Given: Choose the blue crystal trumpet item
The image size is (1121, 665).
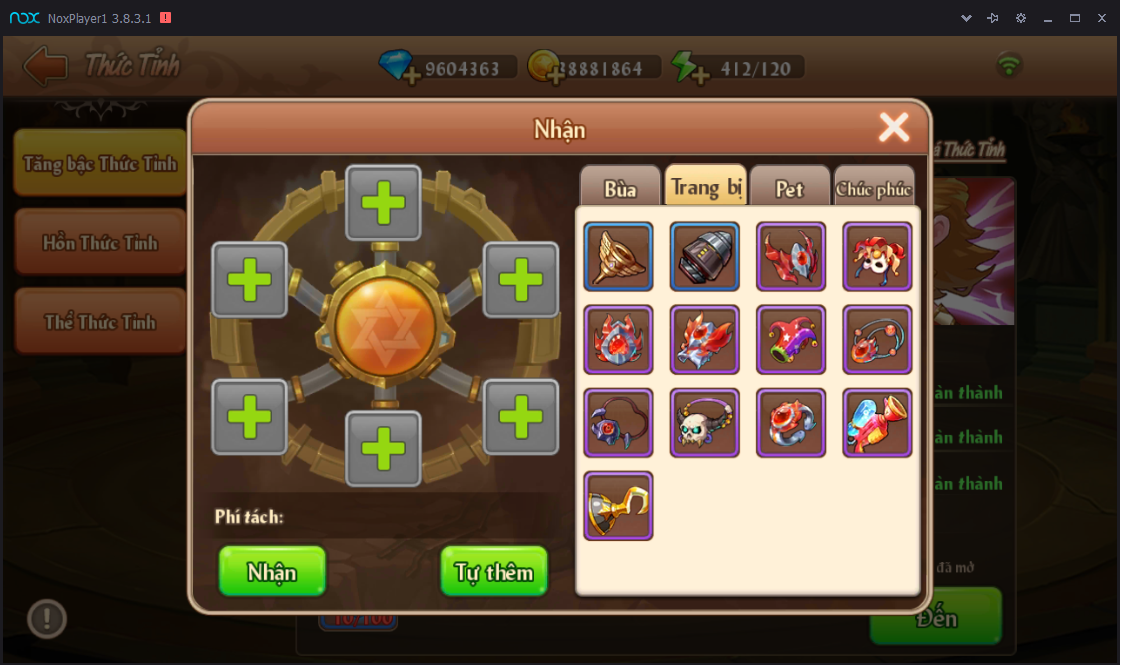Looking at the screenshot, I should coord(877,423).
